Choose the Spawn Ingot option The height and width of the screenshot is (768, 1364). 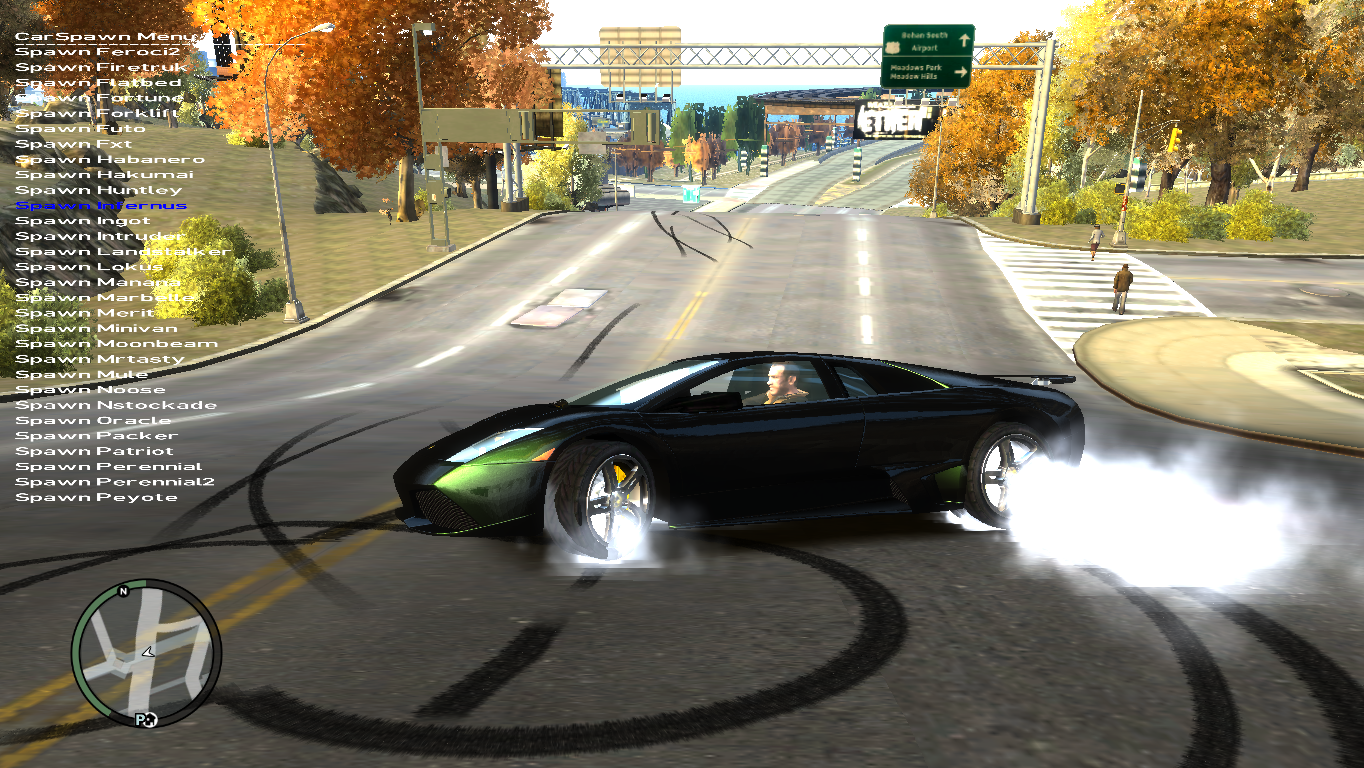tap(83, 221)
